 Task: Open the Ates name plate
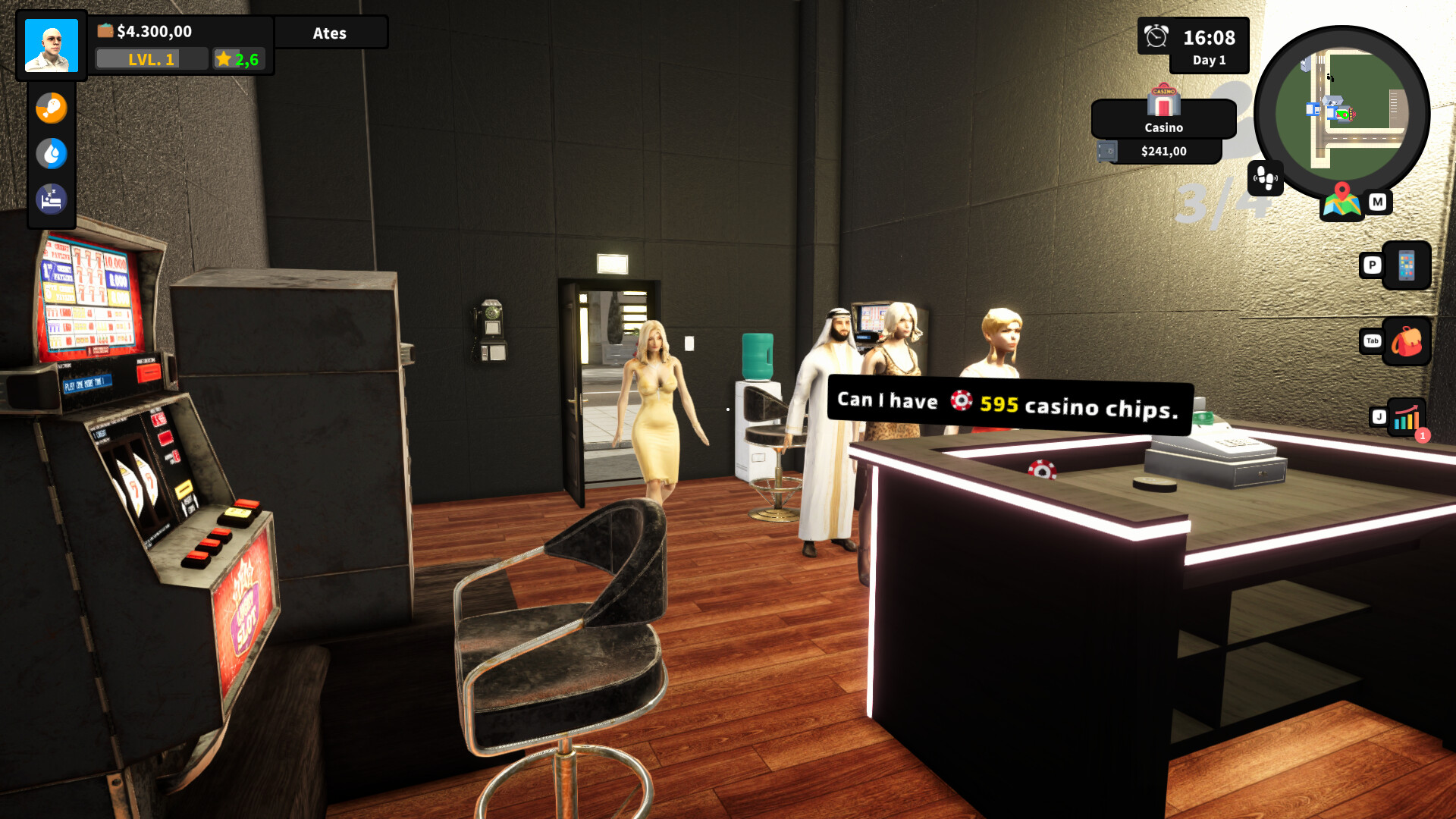(x=330, y=33)
